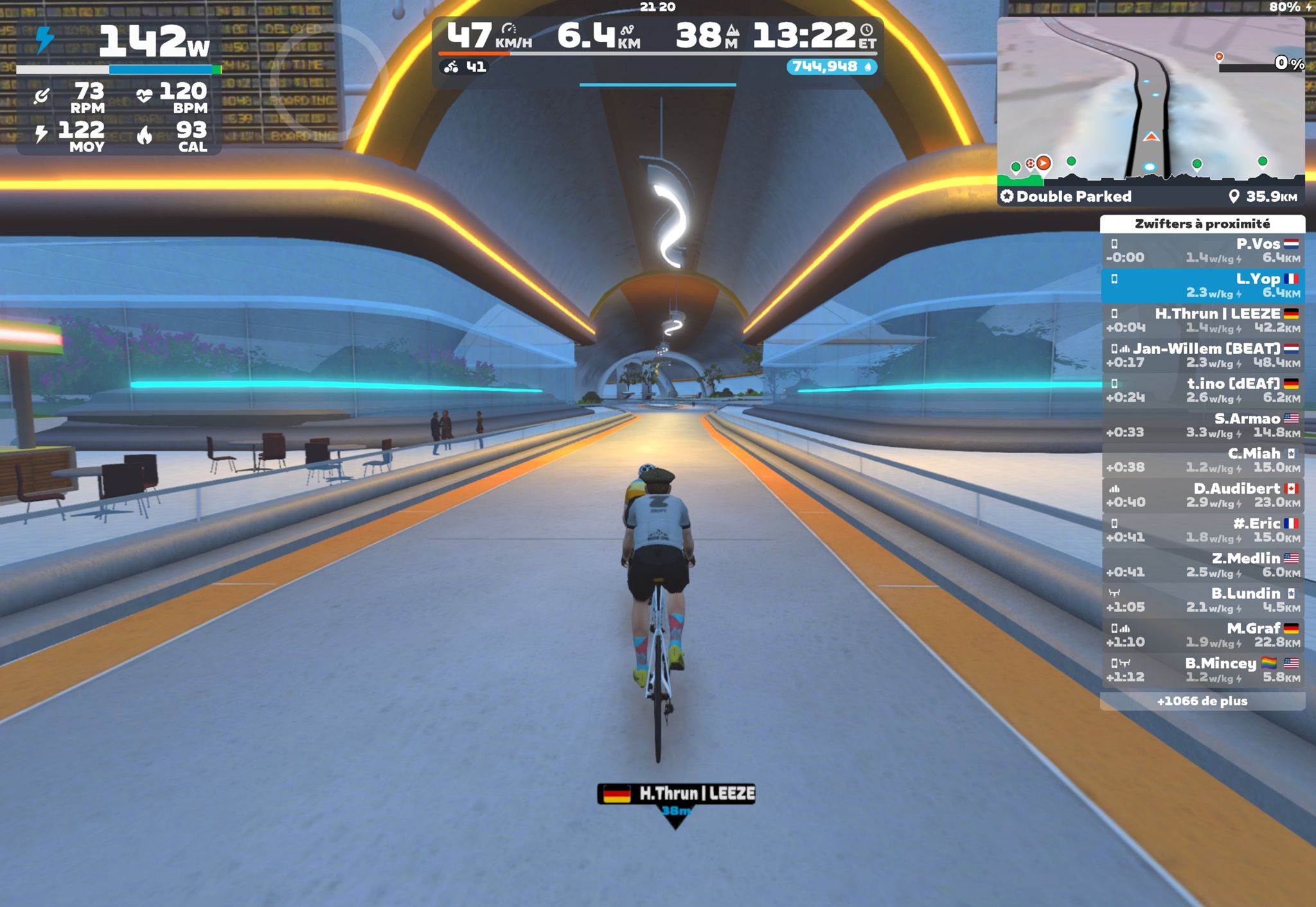The image size is (1316, 907).
Task: Select P.Vos in the nearby riders list
Action: point(1202,251)
